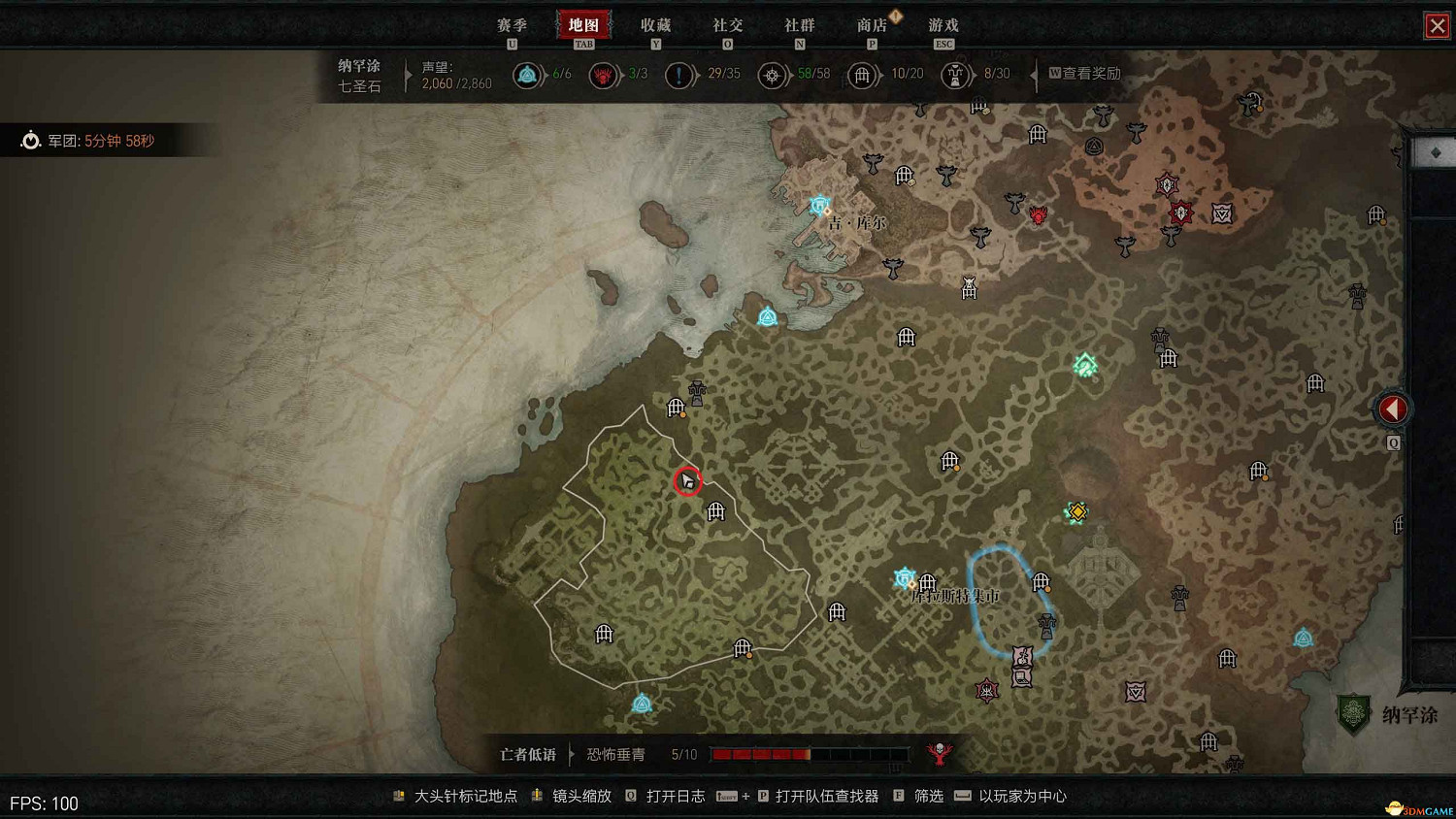Image resolution: width=1456 pixels, height=819 pixels.
Task: Select the waypoint icon near 库拉斯特集市
Action: point(904,578)
